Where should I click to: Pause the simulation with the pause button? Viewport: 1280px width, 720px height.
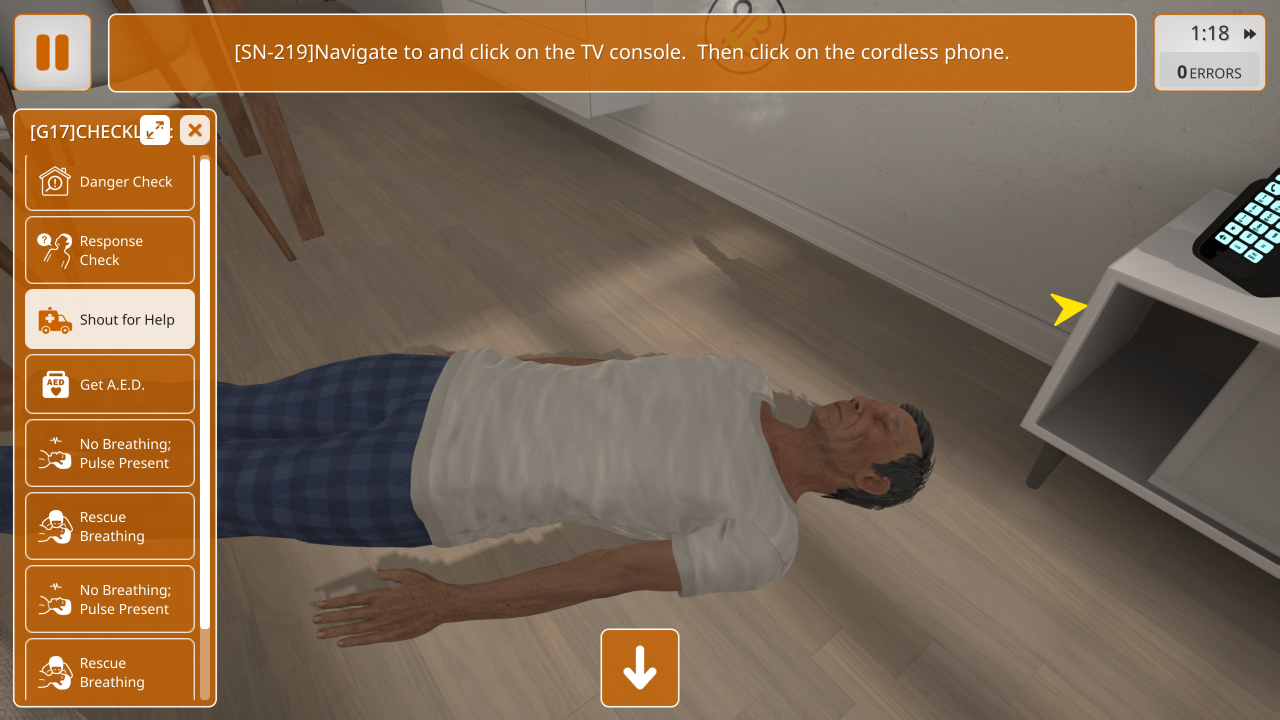pyautogui.click(x=52, y=53)
